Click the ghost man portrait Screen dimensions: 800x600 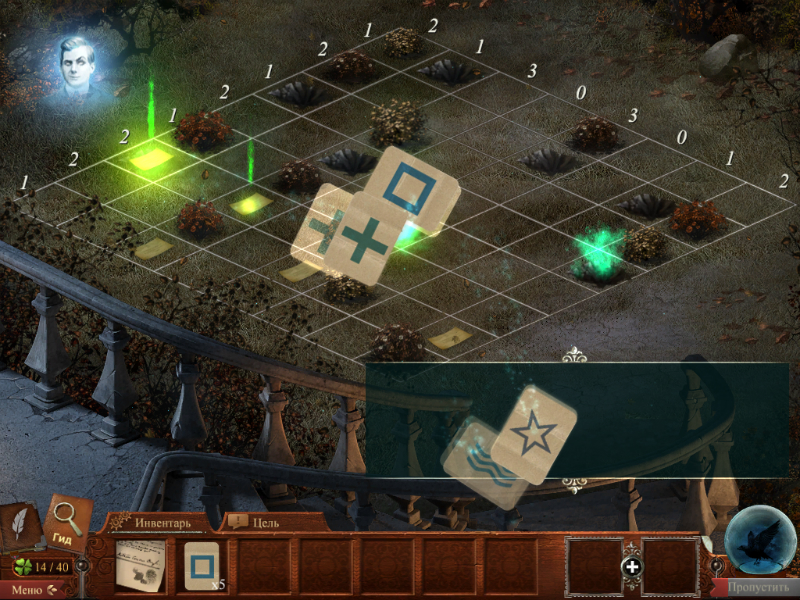pyautogui.click(x=76, y=68)
